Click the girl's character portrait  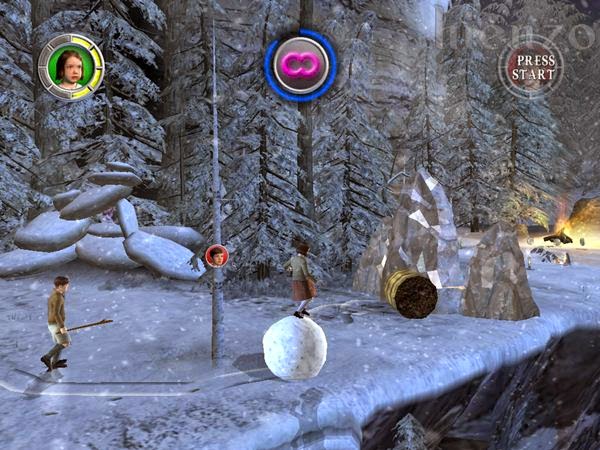[x=71, y=67]
